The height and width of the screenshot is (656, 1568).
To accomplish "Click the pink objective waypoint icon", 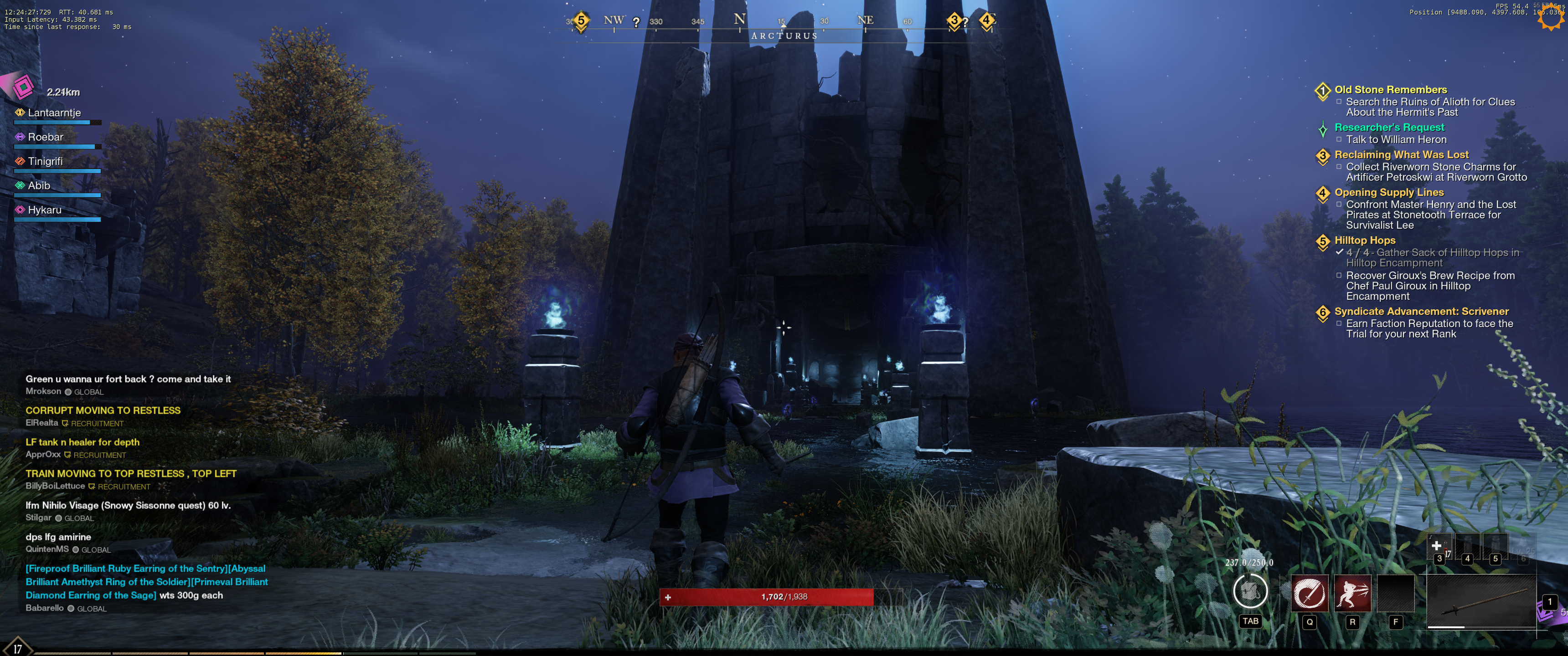I will coord(23,87).
